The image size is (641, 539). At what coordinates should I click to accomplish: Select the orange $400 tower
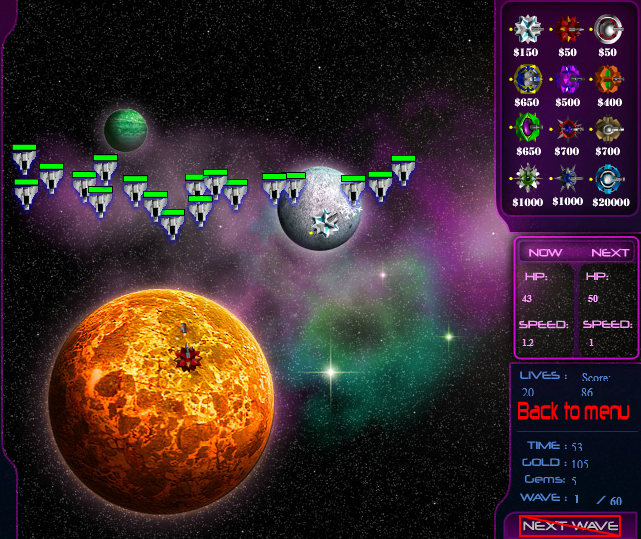(608, 78)
